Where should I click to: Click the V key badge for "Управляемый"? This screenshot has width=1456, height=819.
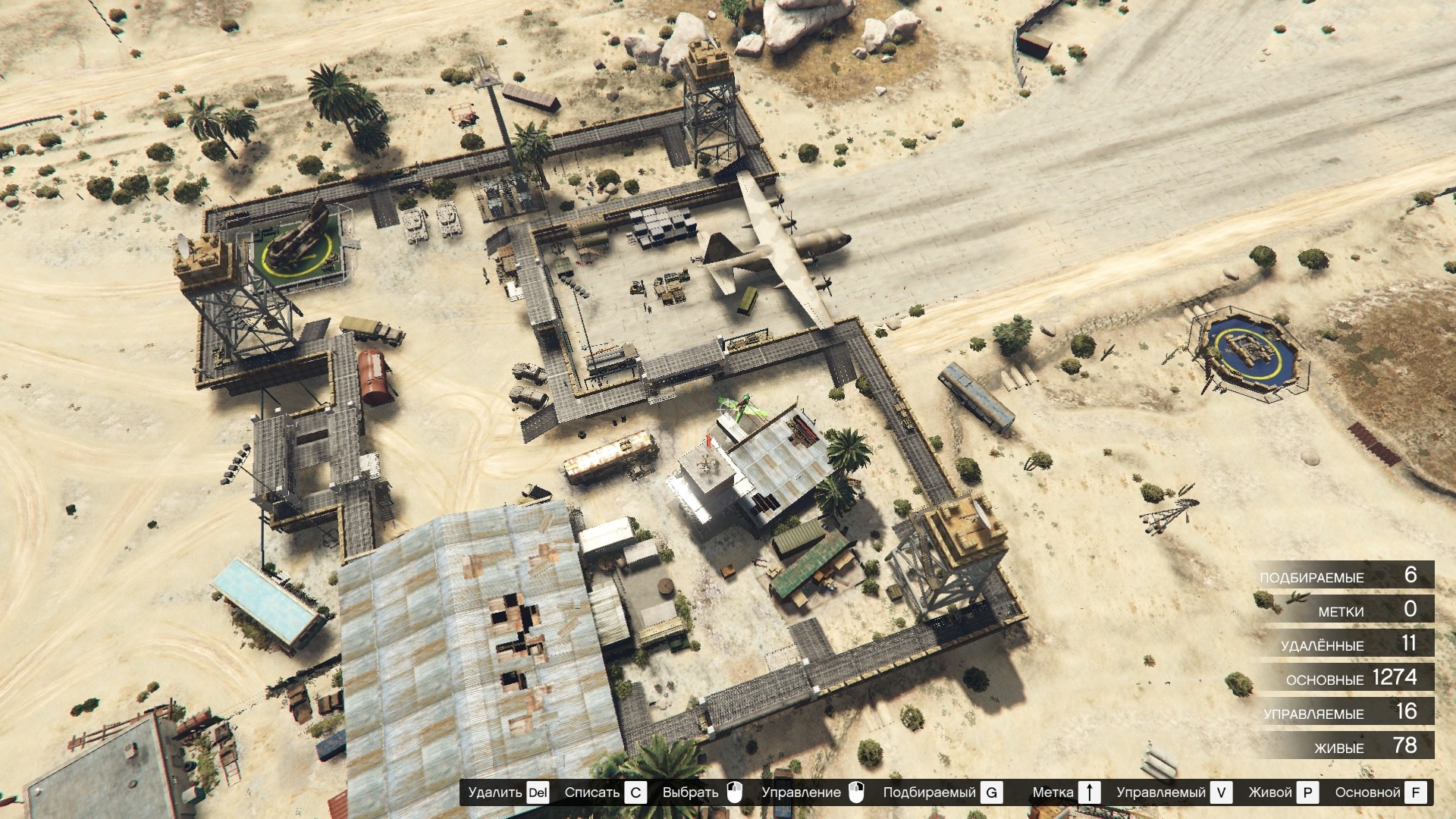(1222, 793)
